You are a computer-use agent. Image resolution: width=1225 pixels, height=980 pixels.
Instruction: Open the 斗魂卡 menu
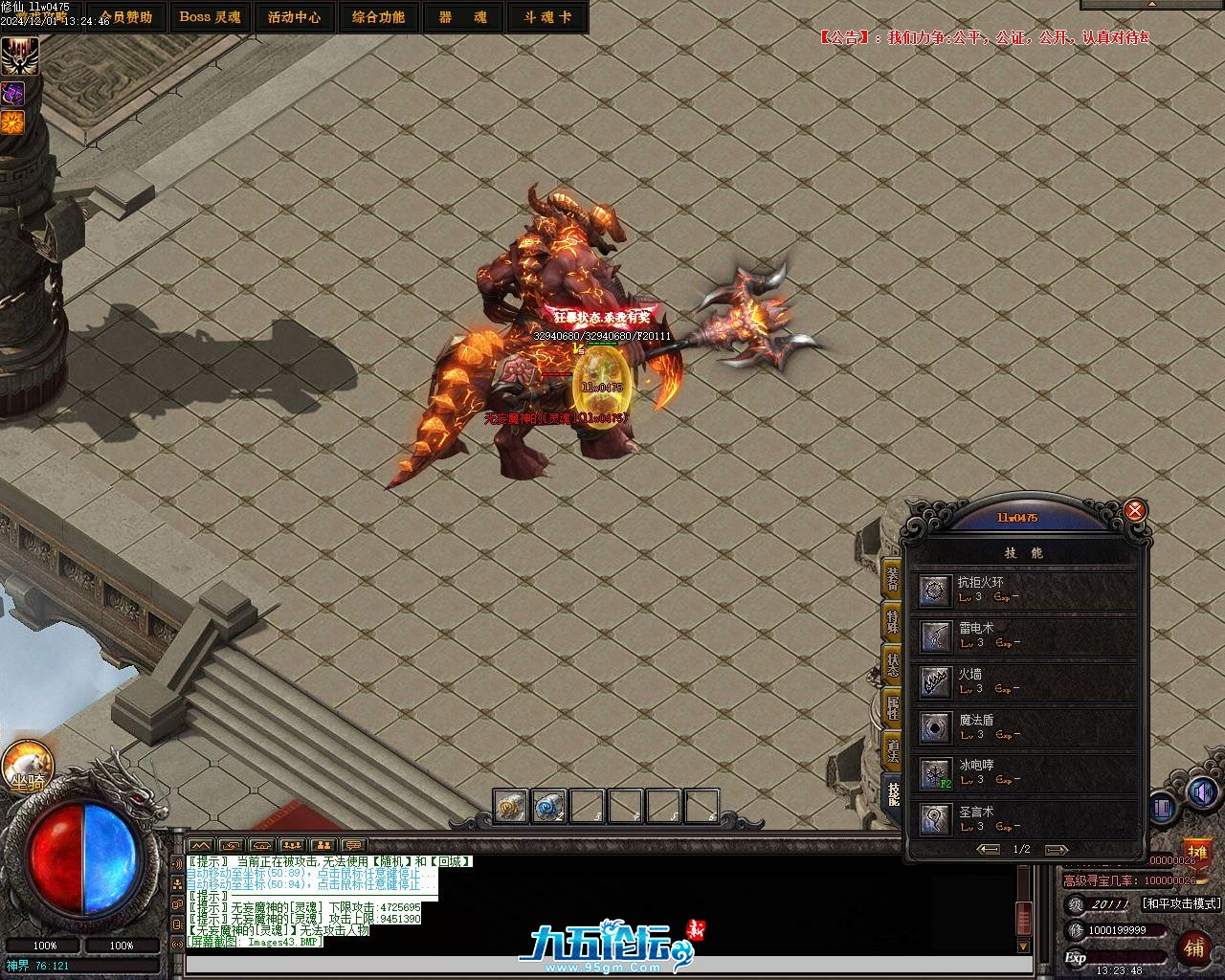click(x=546, y=17)
